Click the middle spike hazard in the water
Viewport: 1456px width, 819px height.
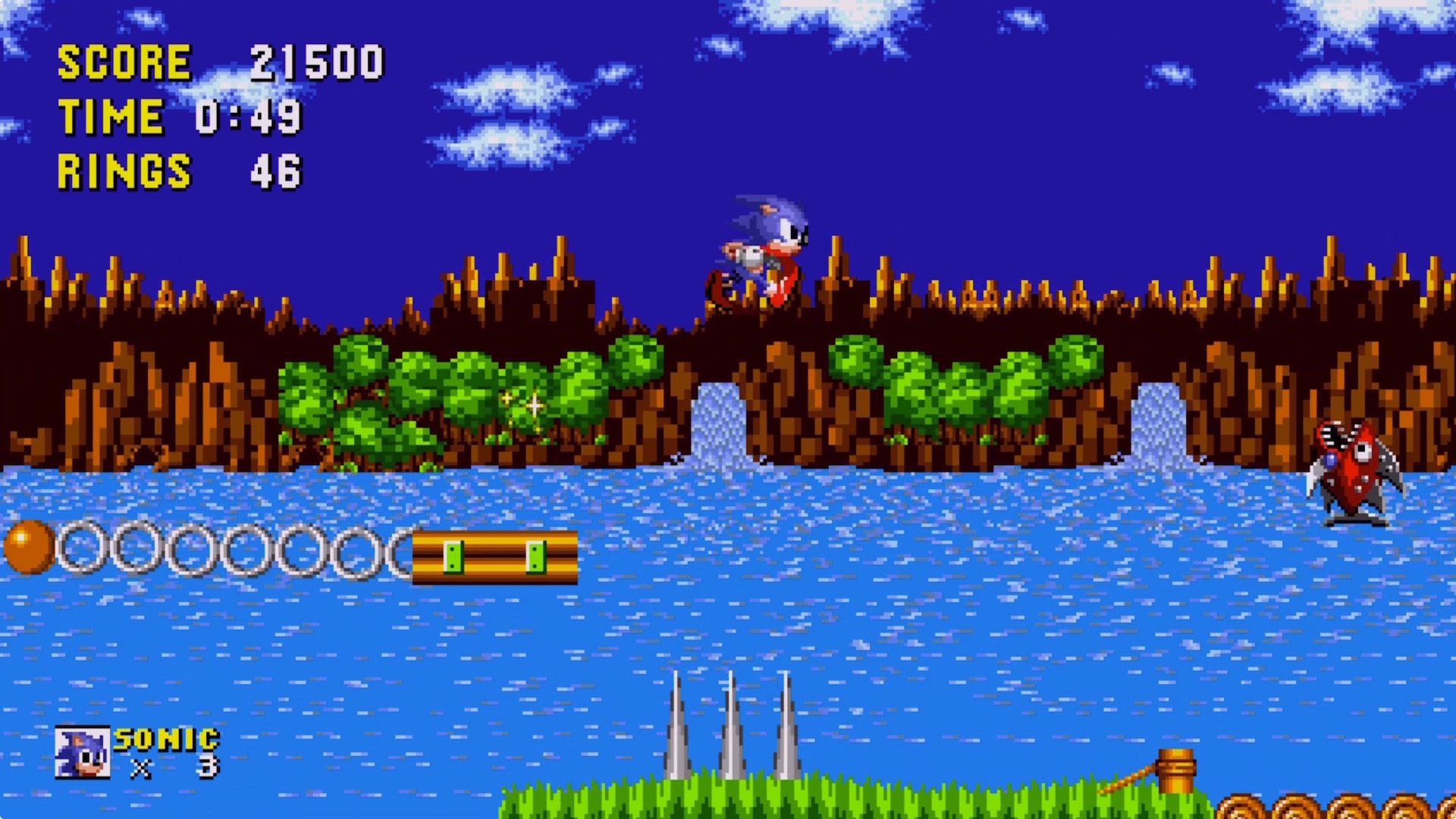click(730, 728)
